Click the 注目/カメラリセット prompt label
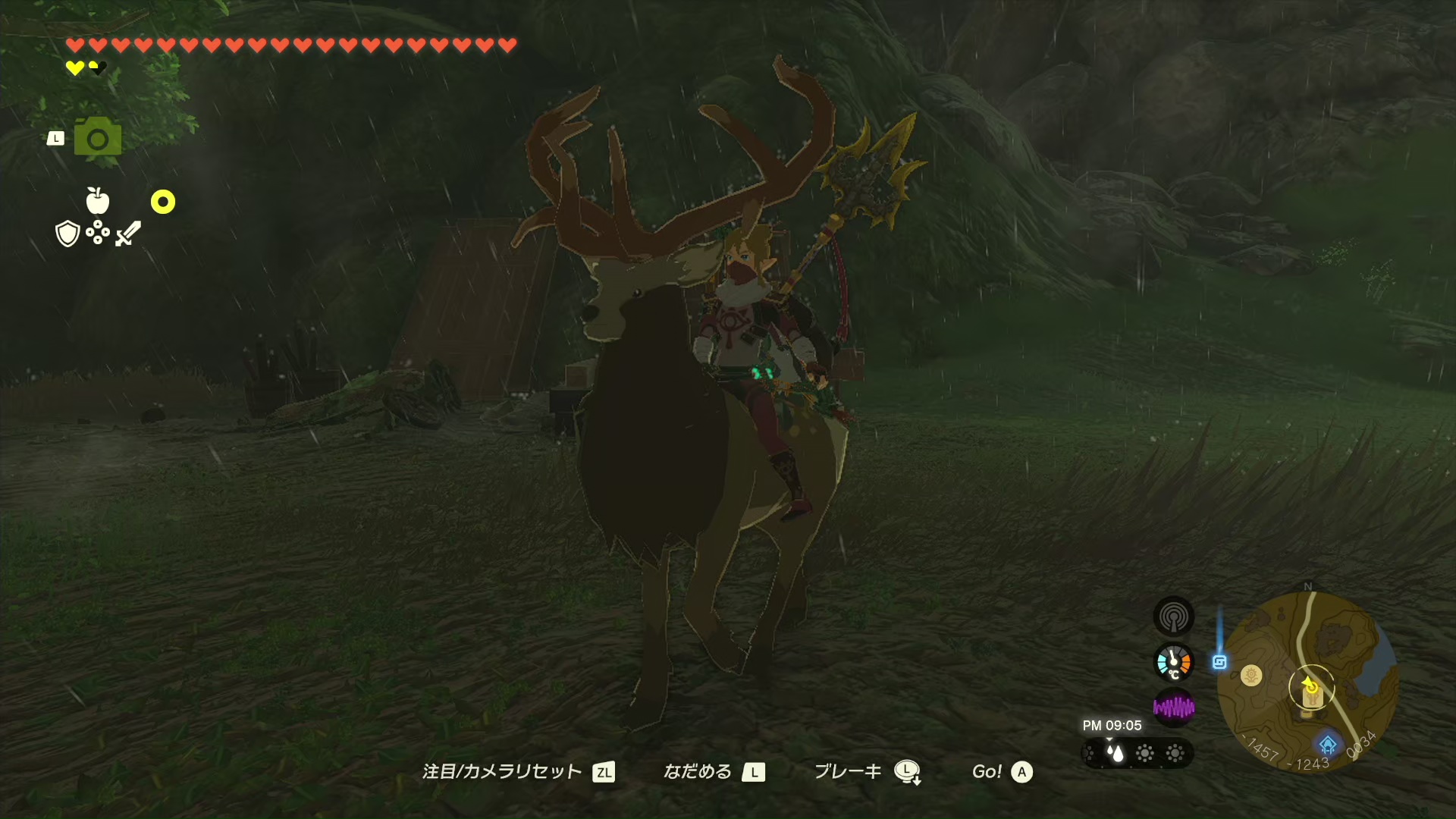1456x819 pixels. click(x=502, y=772)
